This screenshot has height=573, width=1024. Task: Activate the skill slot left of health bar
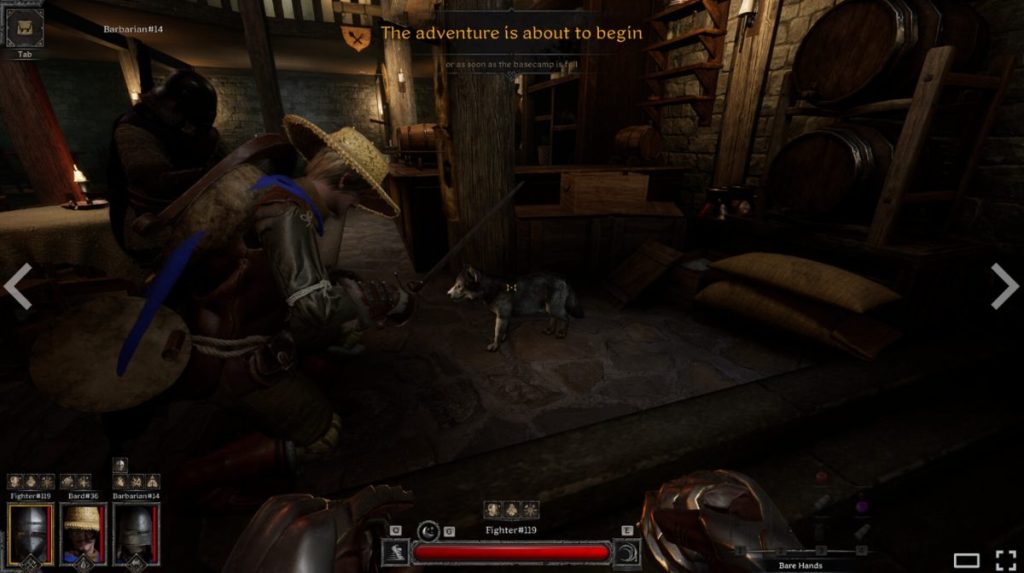pyautogui.click(x=395, y=552)
